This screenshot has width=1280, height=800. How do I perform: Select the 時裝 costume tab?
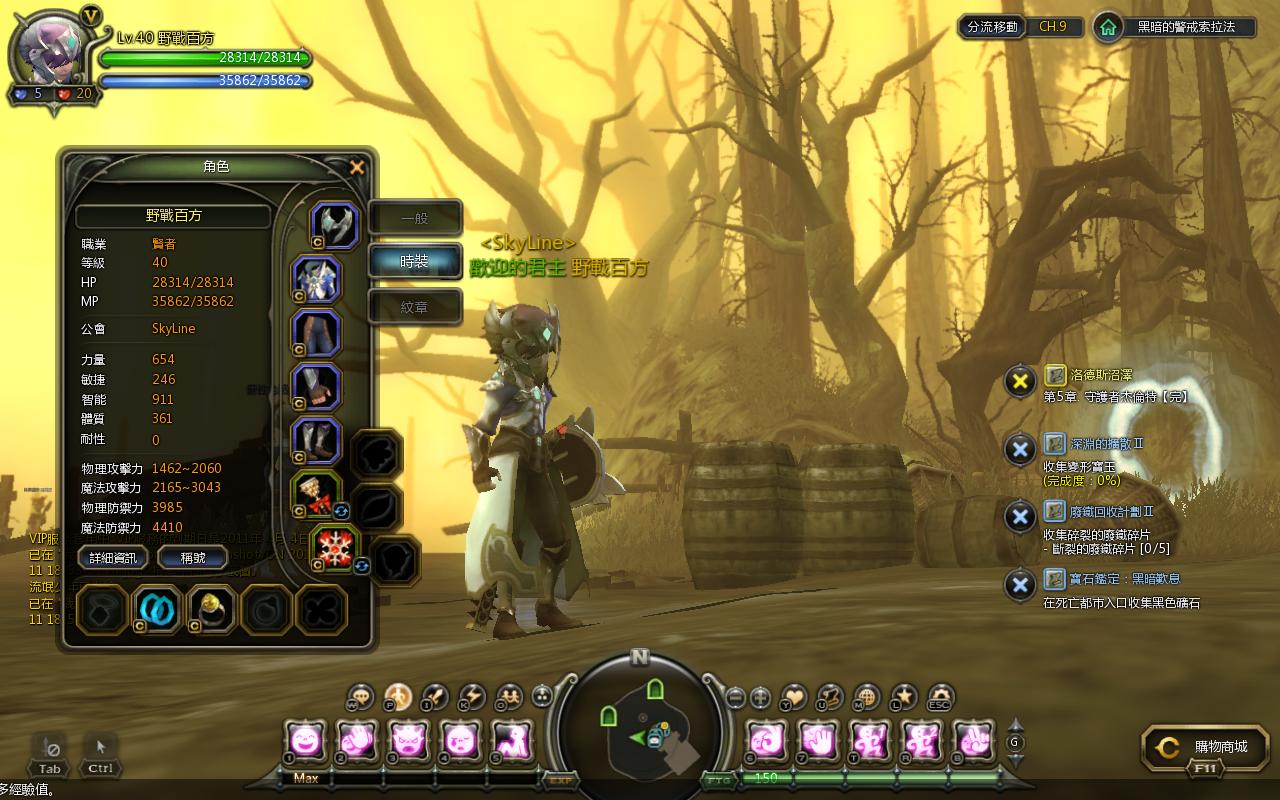click(x=415, y=261)
